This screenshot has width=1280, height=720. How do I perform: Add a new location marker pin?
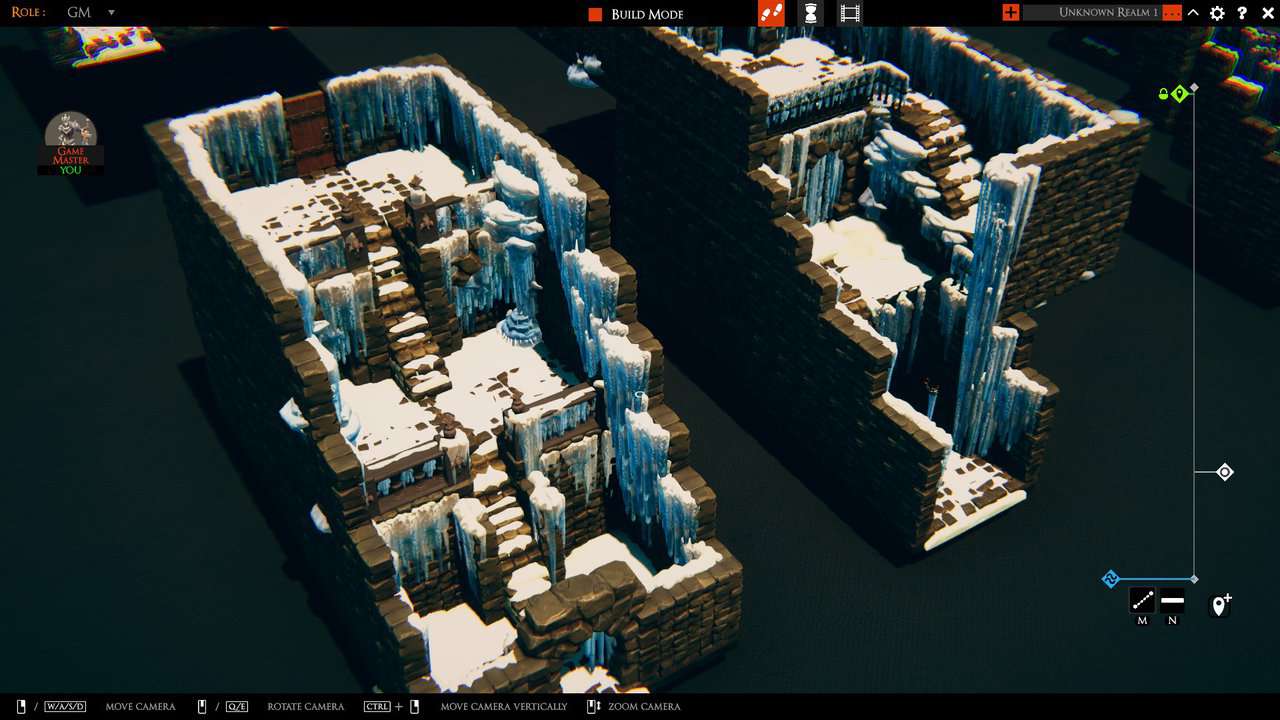click(1220, 604)
